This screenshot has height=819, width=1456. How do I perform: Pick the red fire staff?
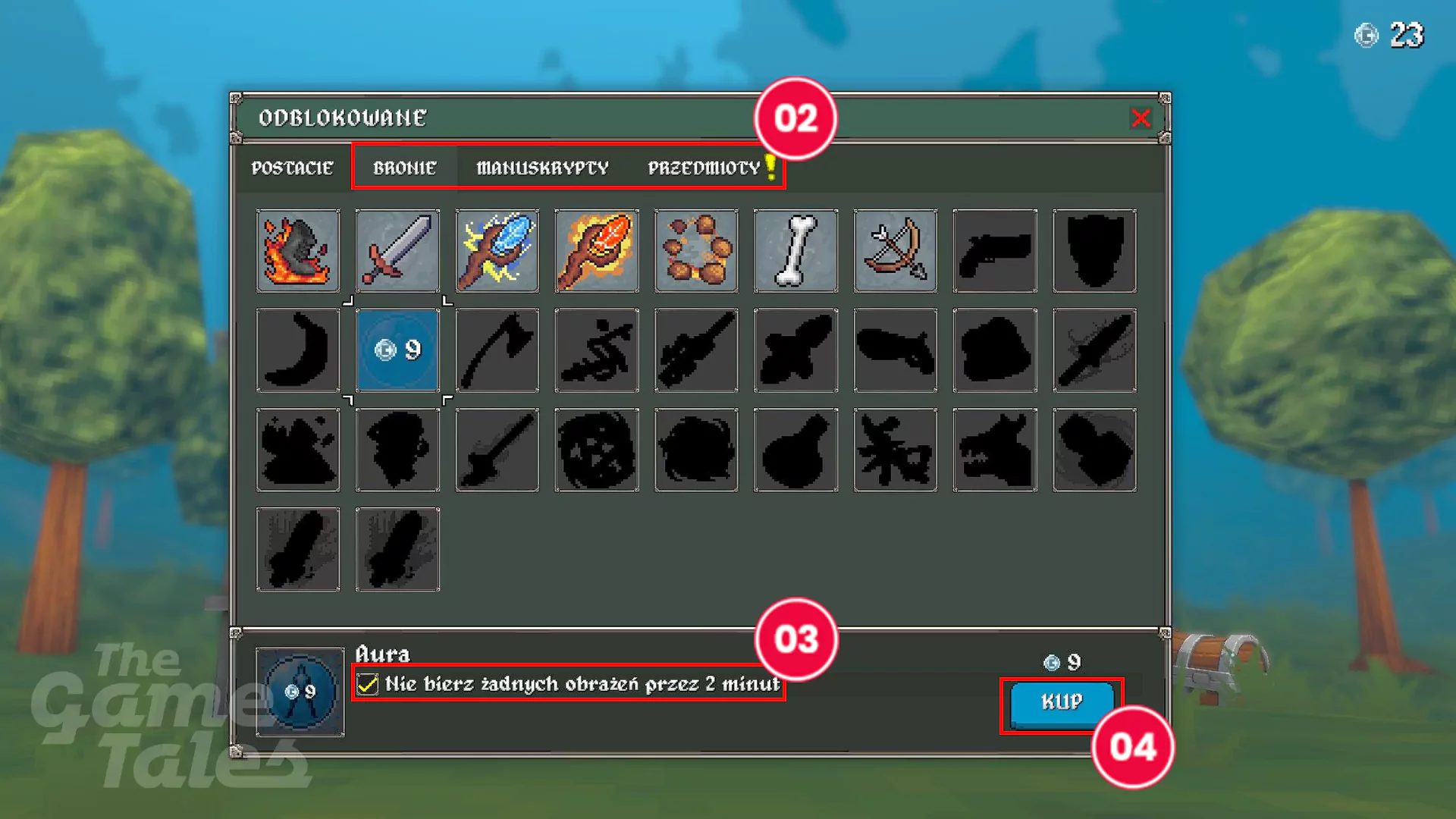pos(597,251)
